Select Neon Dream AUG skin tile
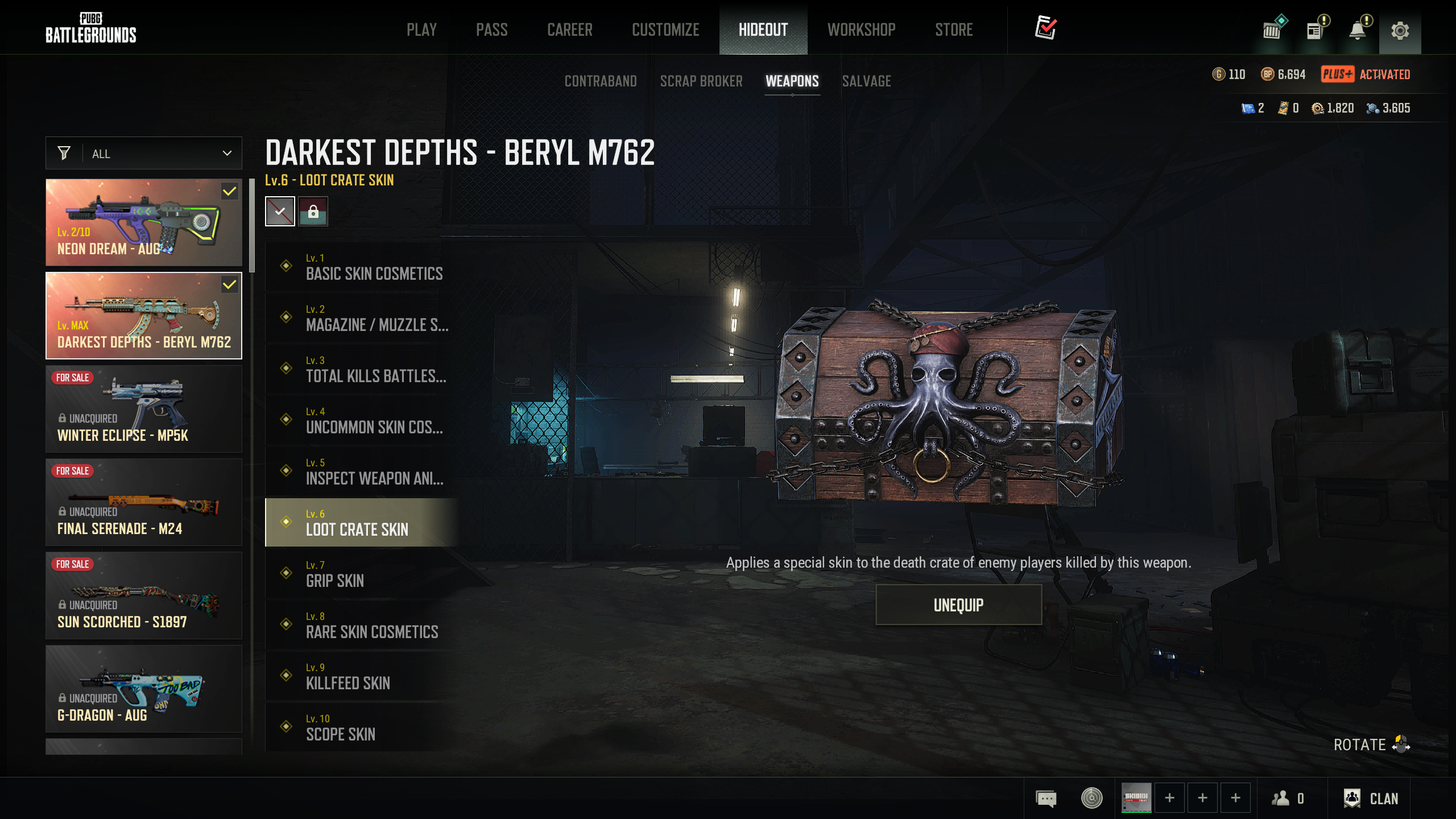The height and width of the screenshot is (819, 1456). coord(144,222)
